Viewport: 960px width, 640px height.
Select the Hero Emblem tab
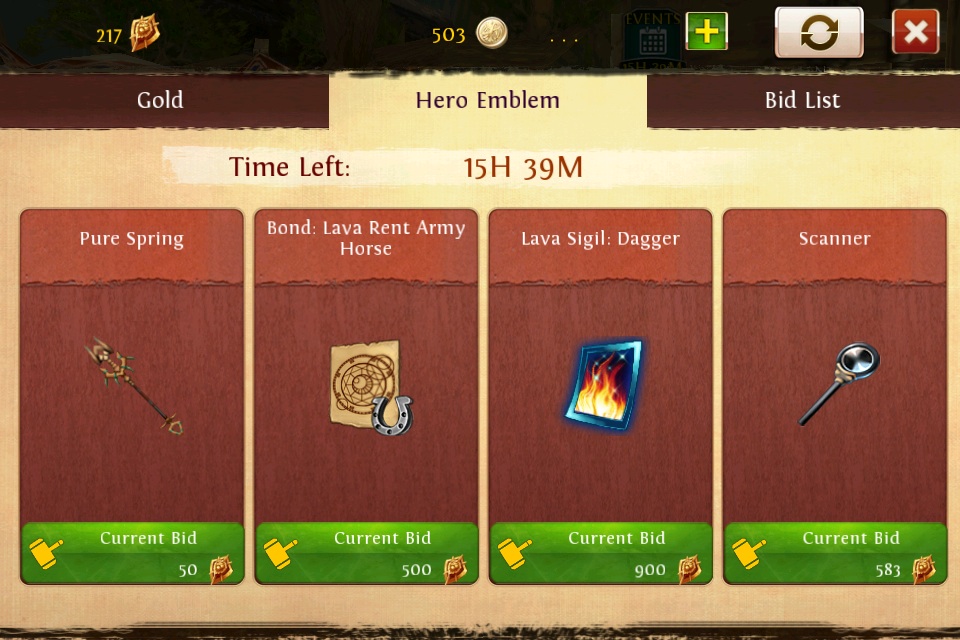[x=487, y=100]
